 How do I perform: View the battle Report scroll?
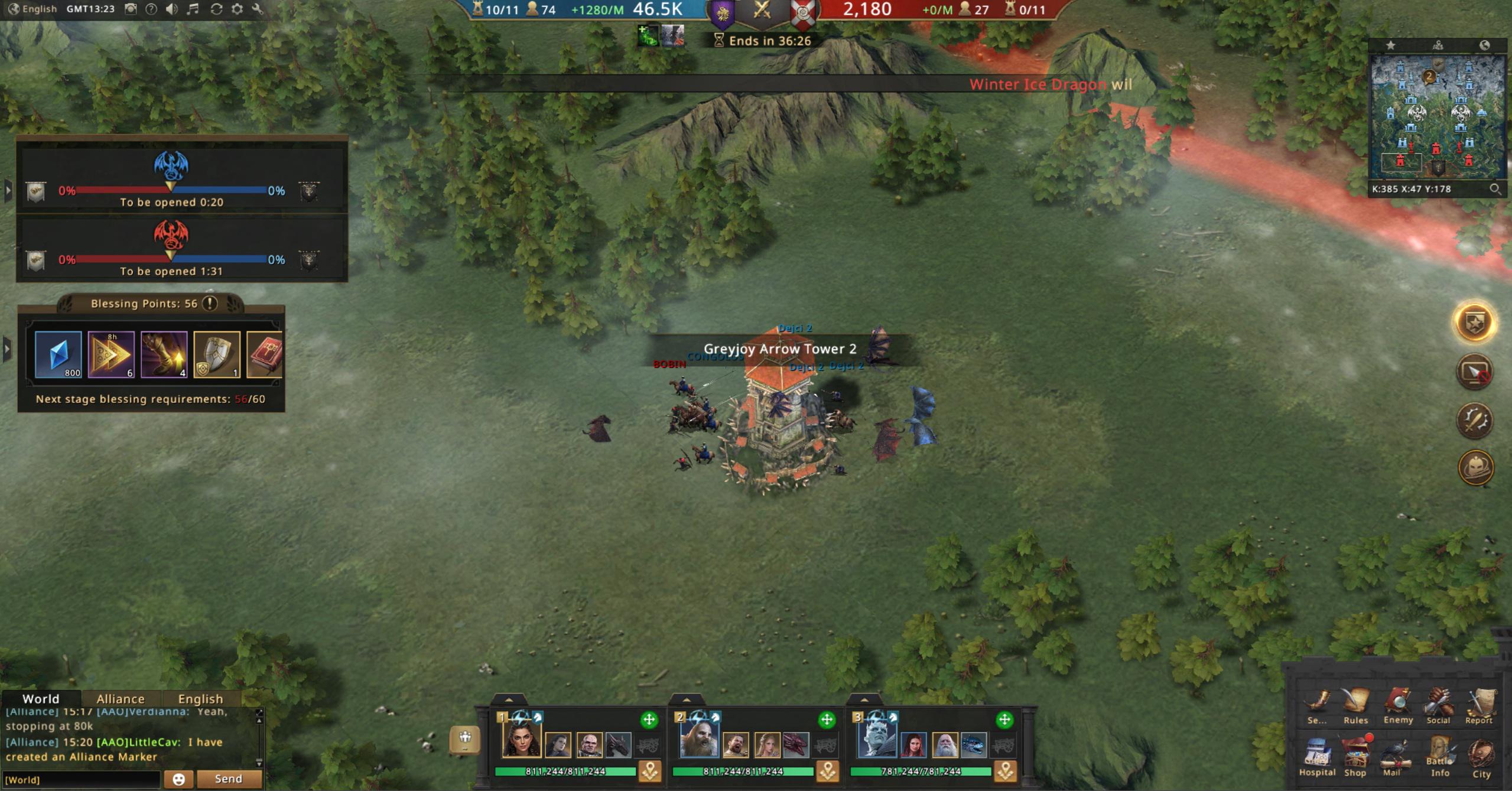1479,704
